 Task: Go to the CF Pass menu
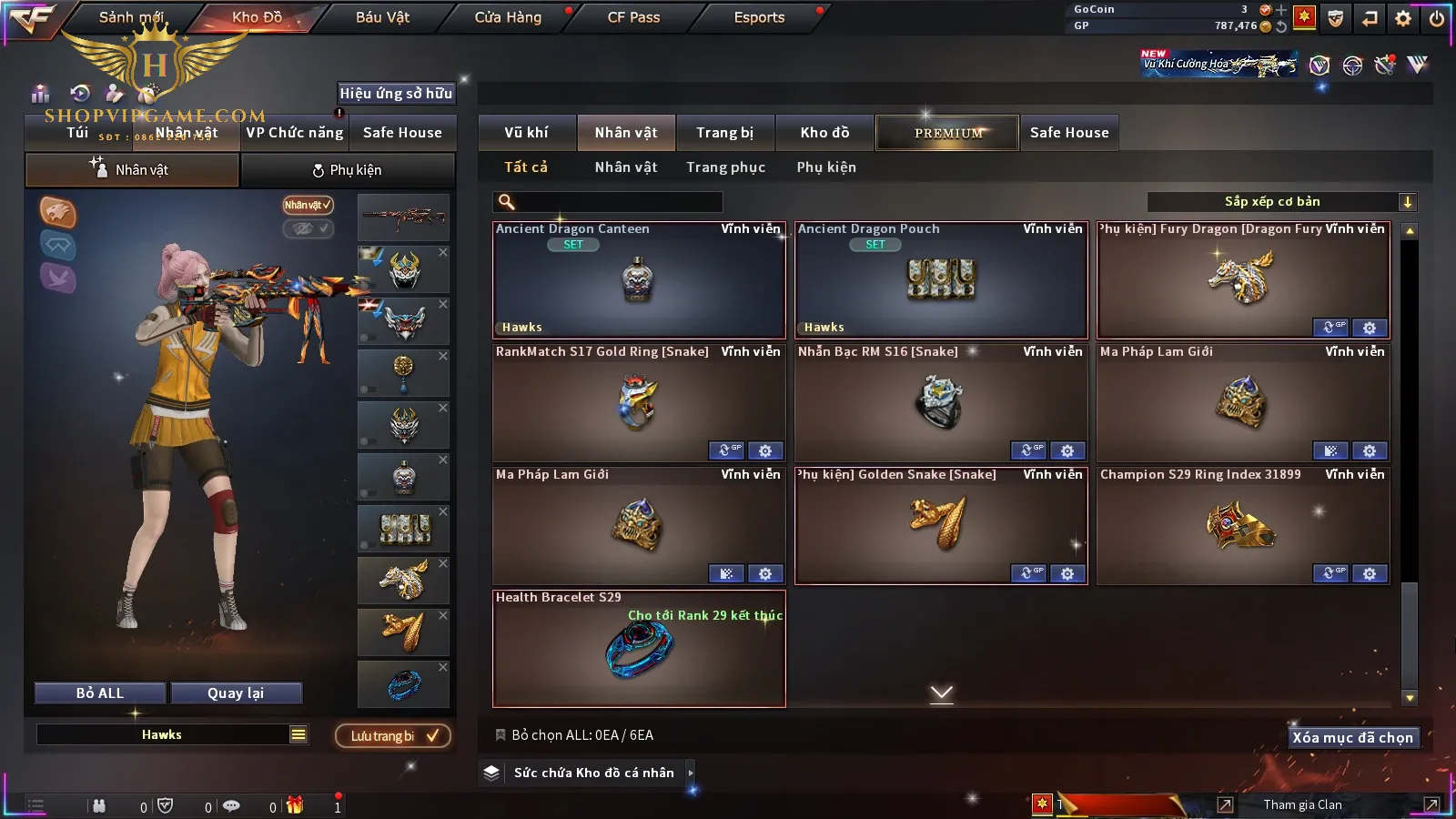pos(633,17)
